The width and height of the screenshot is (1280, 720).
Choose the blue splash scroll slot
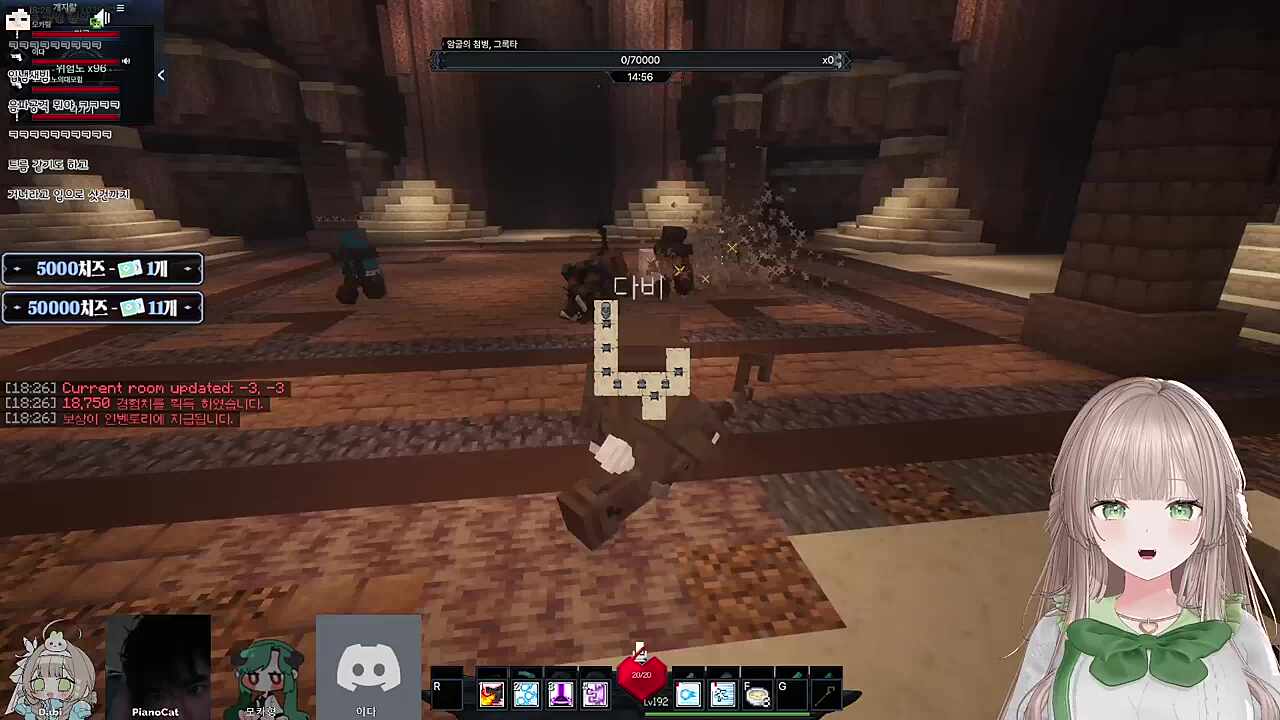click(x=723, y=694)
